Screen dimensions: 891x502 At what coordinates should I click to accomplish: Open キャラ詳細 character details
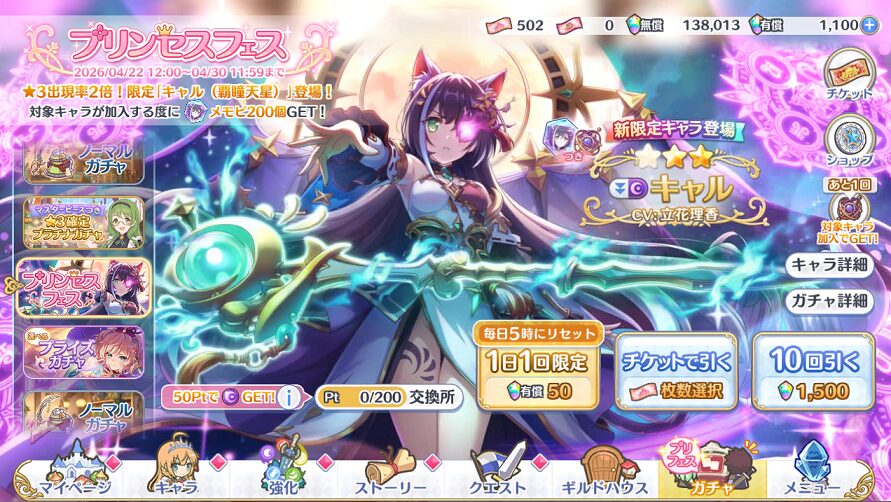point(827,265)
